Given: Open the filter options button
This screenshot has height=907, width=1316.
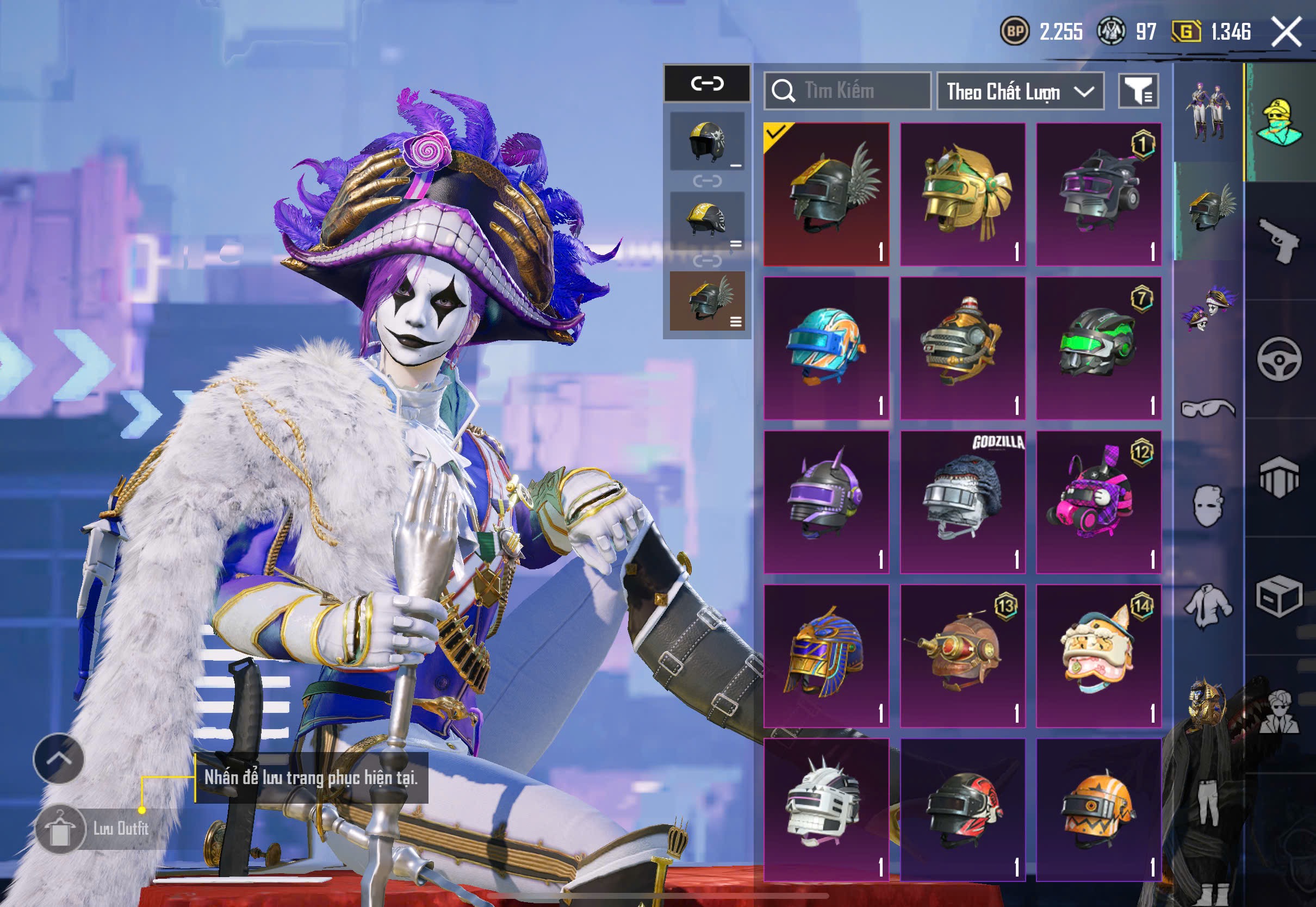Looking at the screenshot, I should pos(1138,91).
